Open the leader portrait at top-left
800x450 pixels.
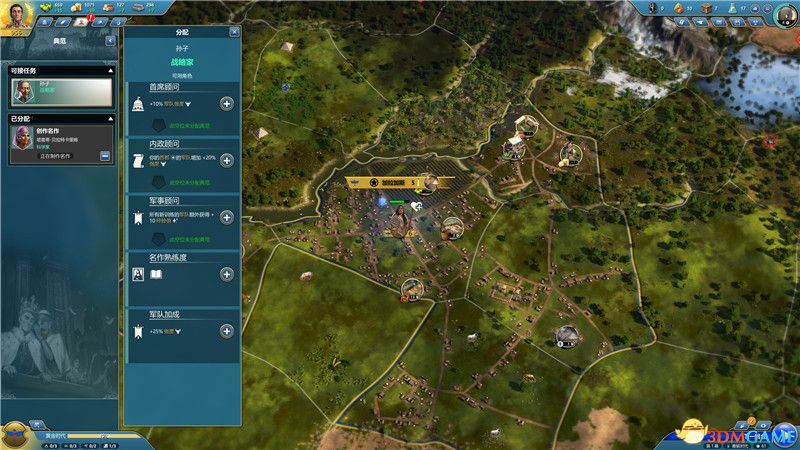click(17, 13)
